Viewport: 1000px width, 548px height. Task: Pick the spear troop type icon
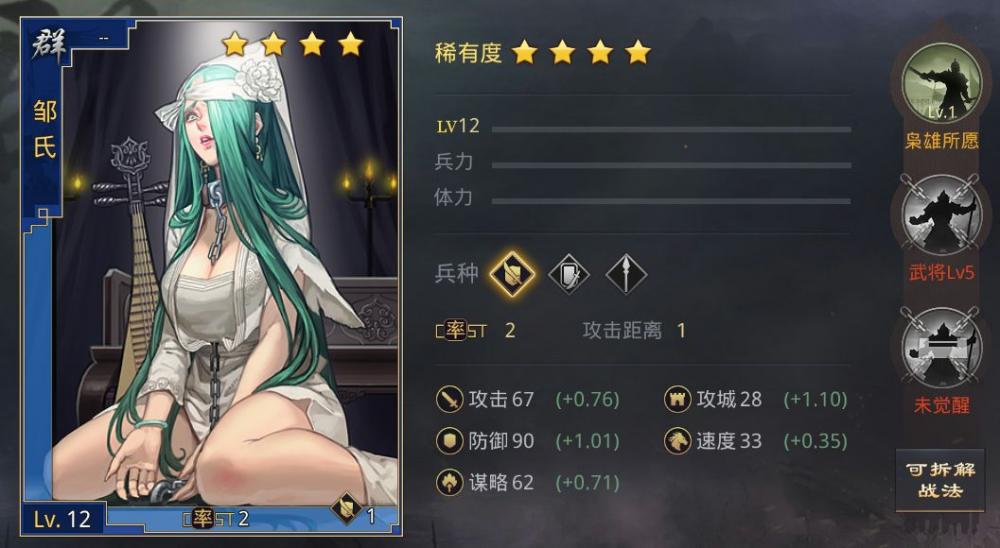pyautogui.click(x=626, y=274)
